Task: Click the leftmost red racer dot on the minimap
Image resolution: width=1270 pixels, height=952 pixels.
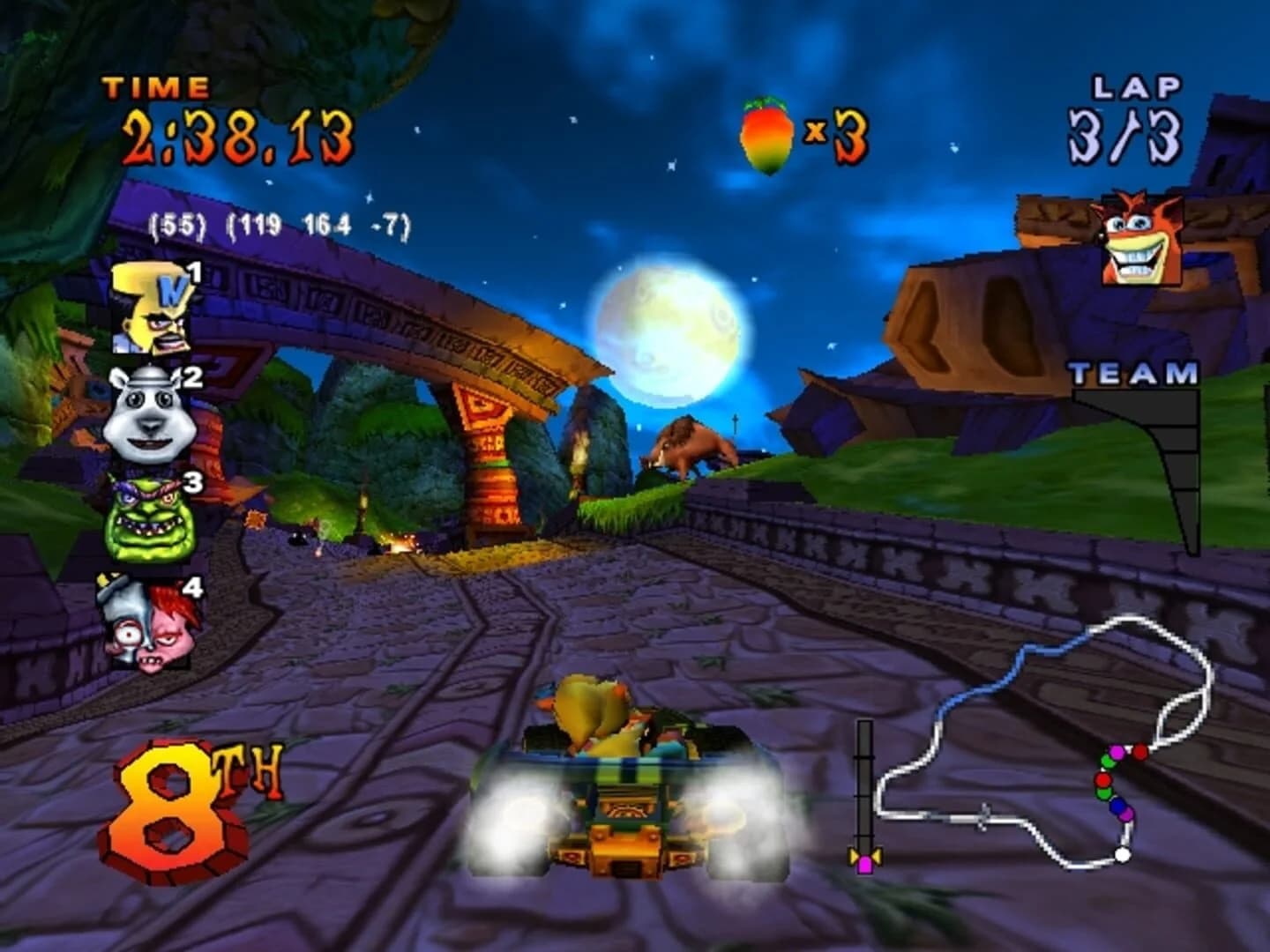Action: point(1102,780)
